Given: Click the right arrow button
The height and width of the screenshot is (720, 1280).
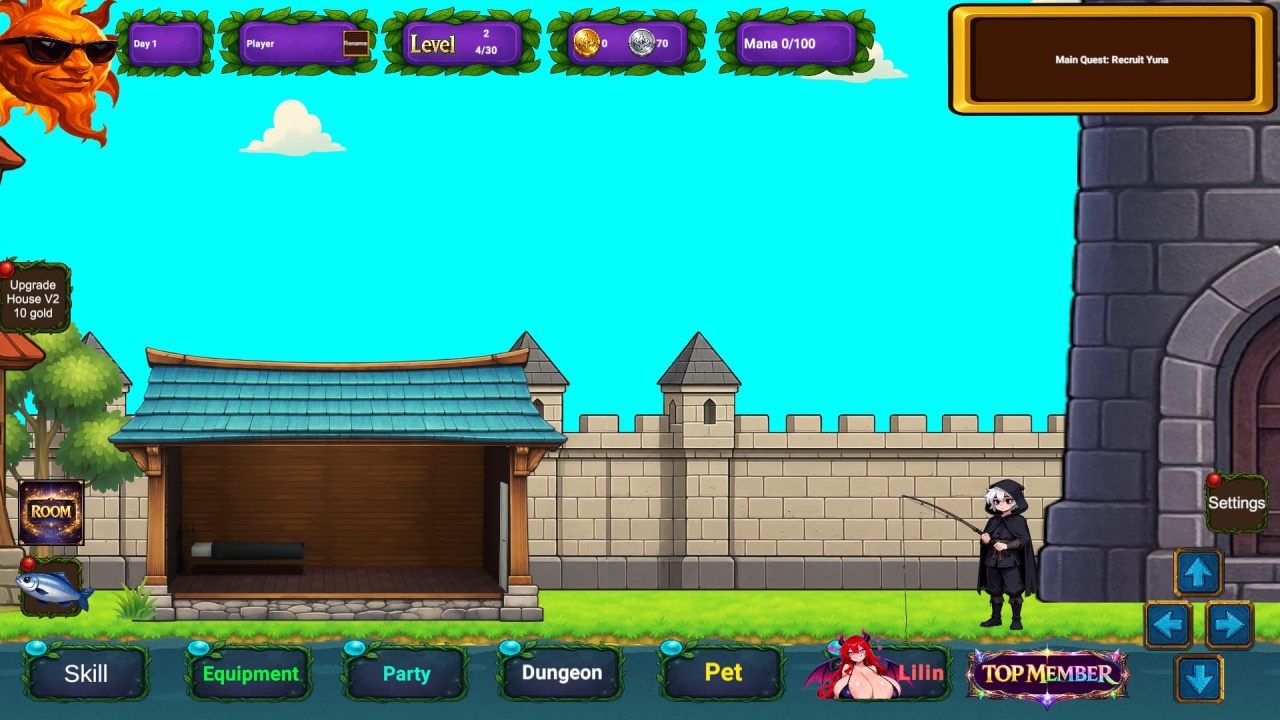Looking at the screenshot, I should tap(1229, 626).
